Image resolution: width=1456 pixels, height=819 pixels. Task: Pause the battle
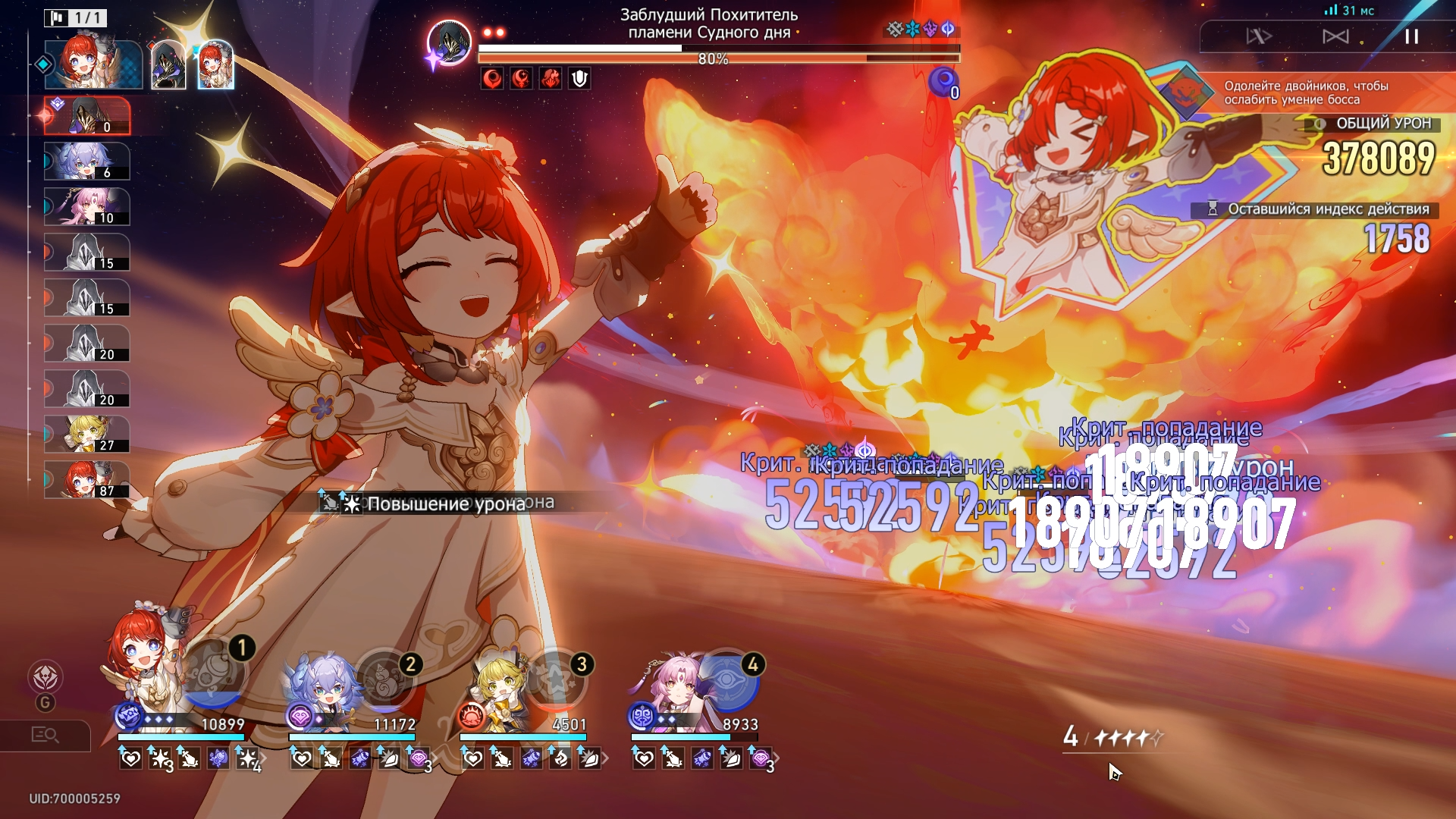(x=1411, y=36)
